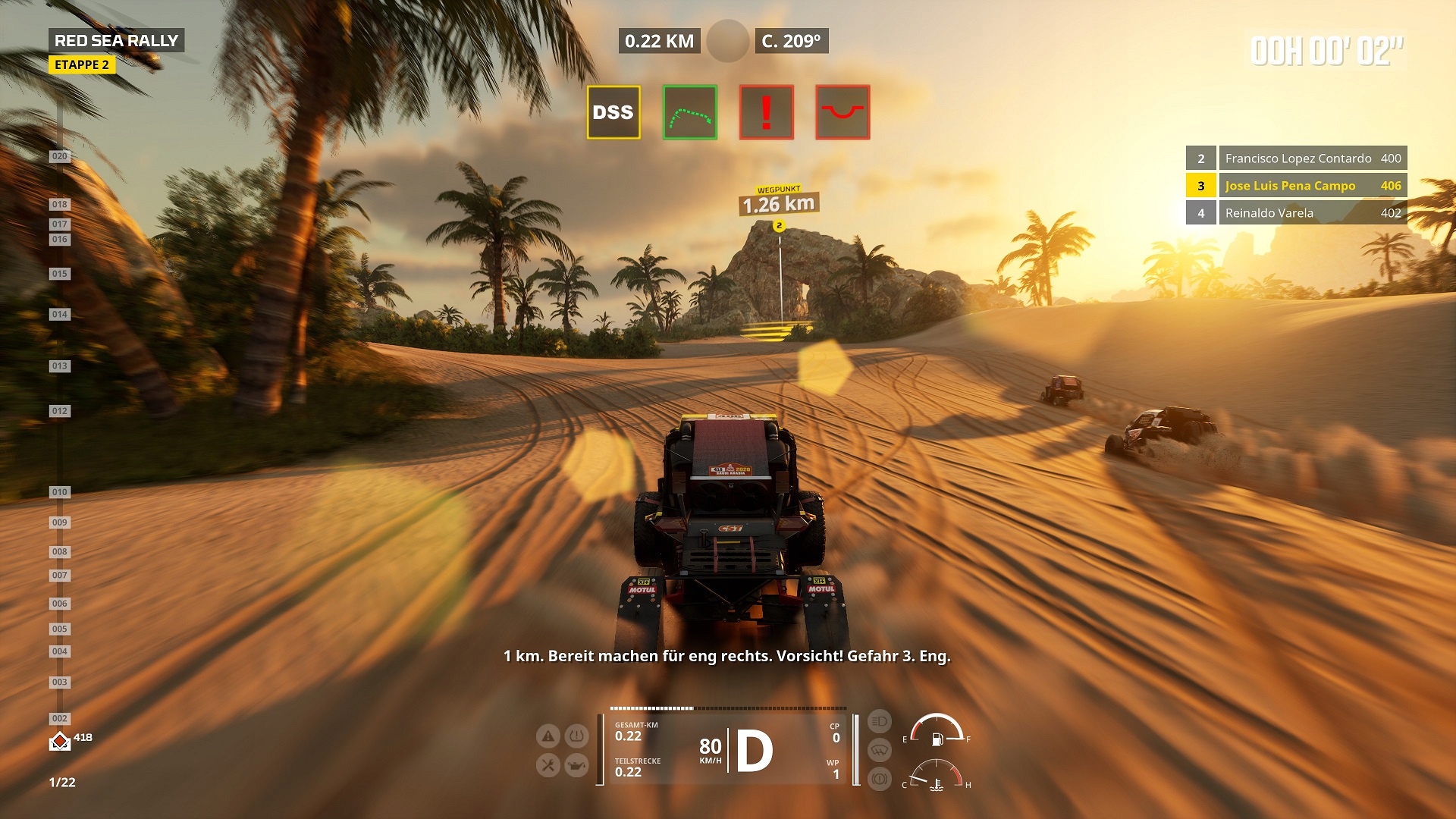The image size is (1456, 819).
Task: Click the warning triangle indicator
Action: point(548,736)
